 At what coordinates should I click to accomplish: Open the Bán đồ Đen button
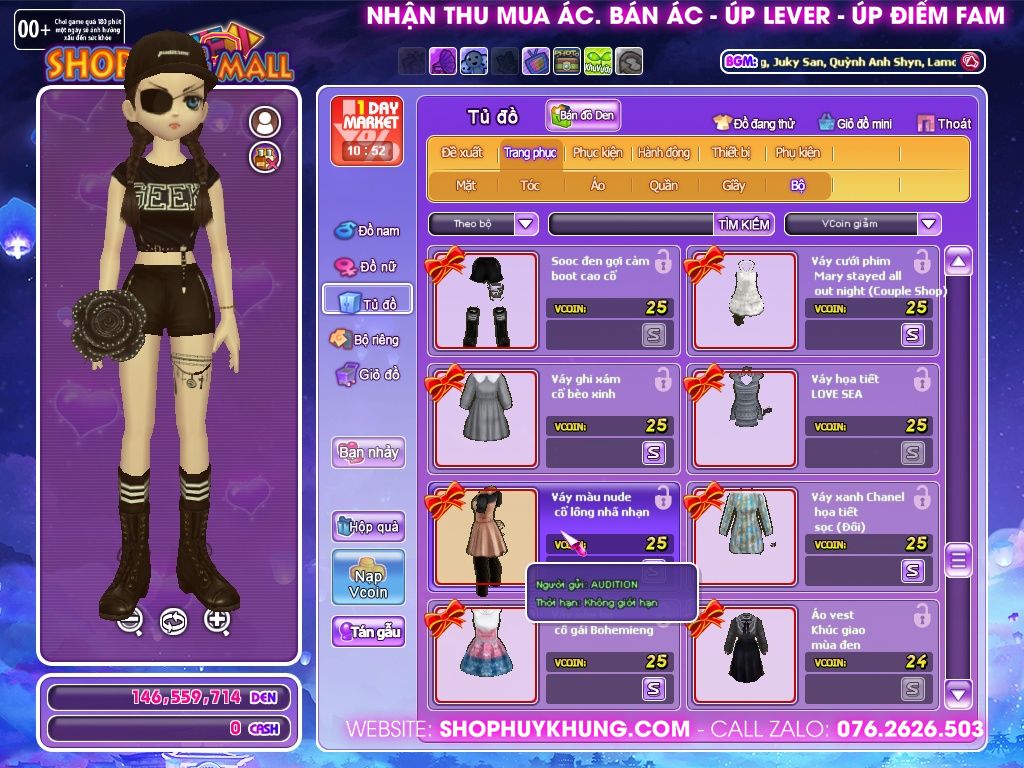pyautogui.click(x=583, y=116)
